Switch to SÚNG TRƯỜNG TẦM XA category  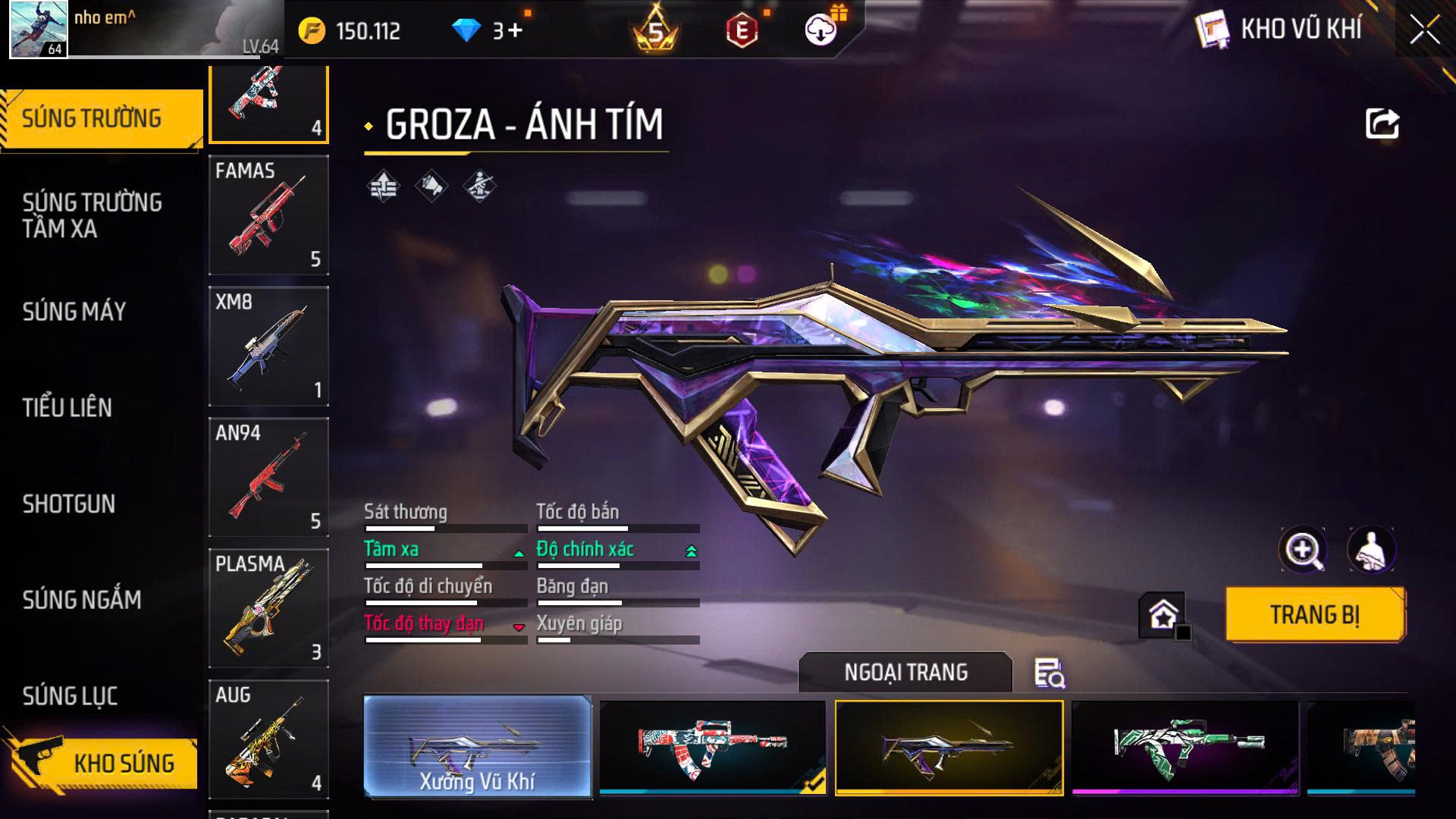click(93, 215)
